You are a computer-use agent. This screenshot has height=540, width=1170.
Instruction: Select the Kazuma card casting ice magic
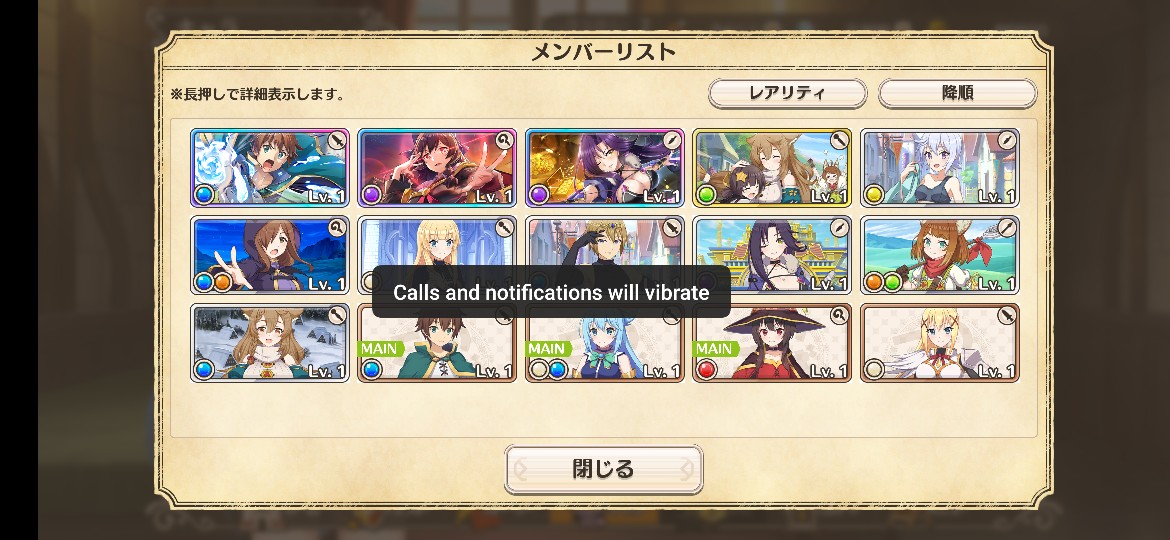pos(270,167)
